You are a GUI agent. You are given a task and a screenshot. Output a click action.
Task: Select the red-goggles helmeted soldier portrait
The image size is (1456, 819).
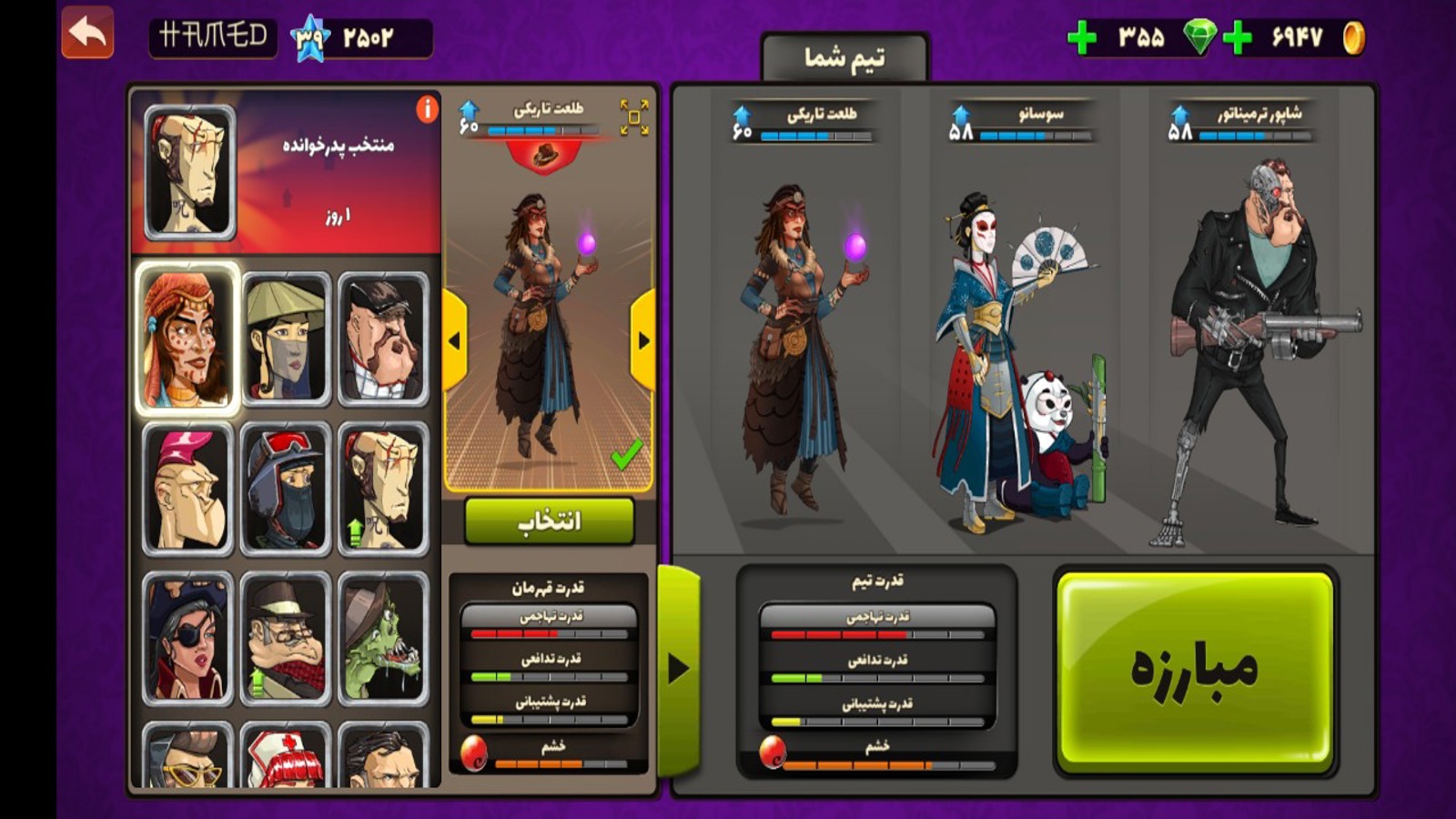(285, 490)
